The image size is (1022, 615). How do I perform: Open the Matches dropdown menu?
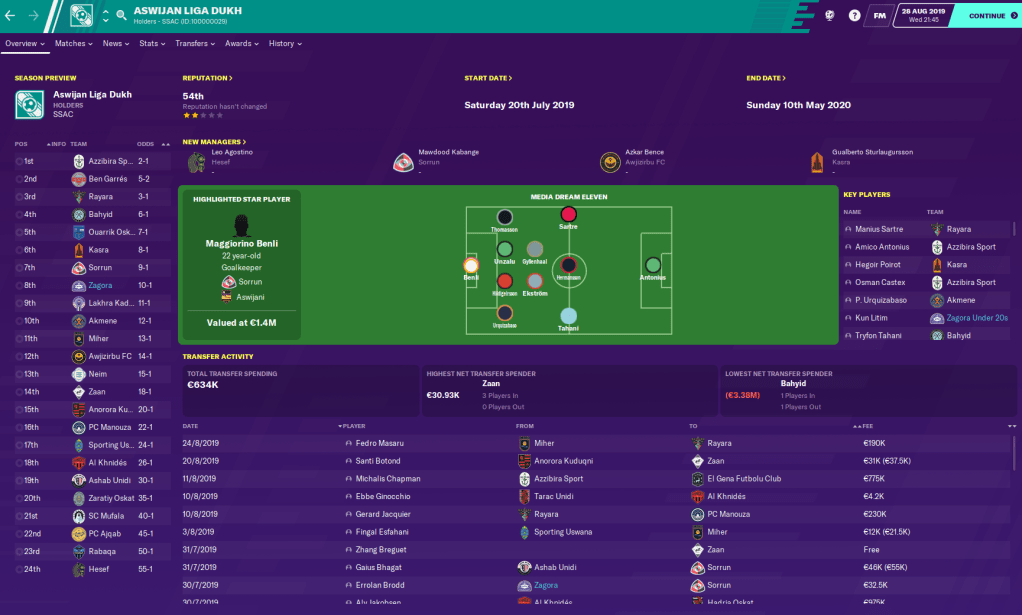click(73, 44)
